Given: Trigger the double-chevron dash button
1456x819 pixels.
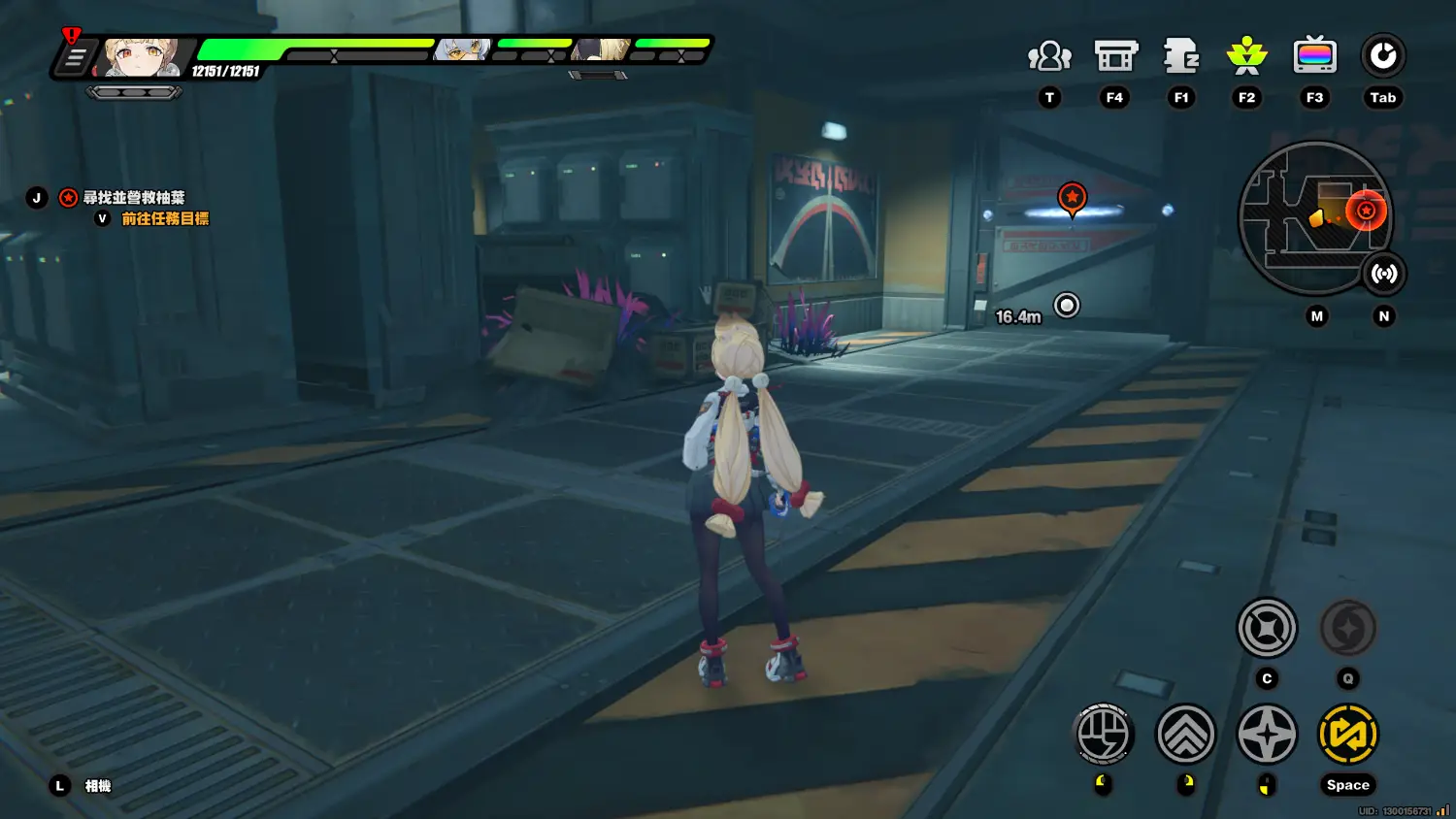Looking at the screenshot, I should click(x=1185, y=735).
